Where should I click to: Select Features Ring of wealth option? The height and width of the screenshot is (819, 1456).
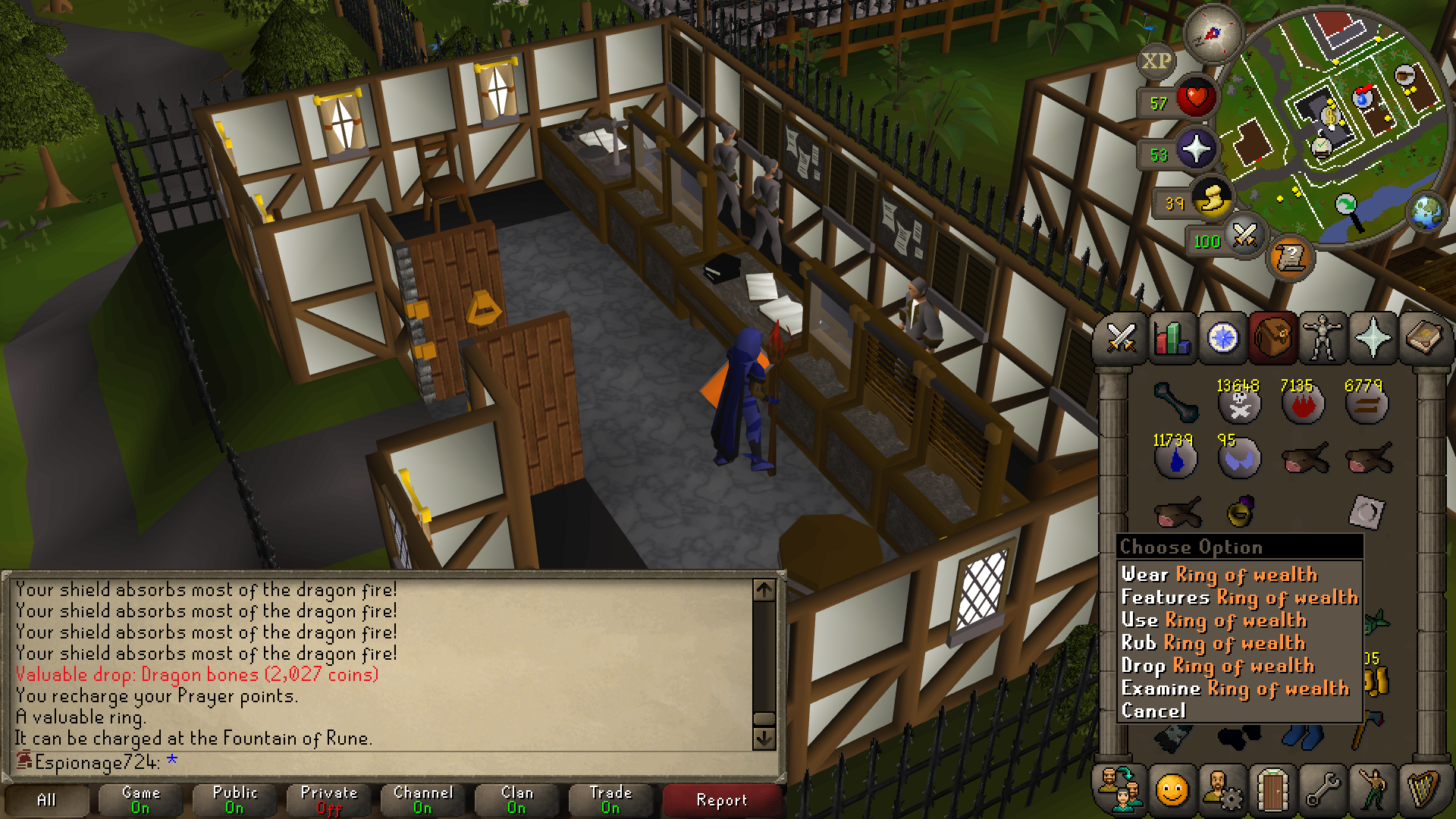coord(1239,598)
